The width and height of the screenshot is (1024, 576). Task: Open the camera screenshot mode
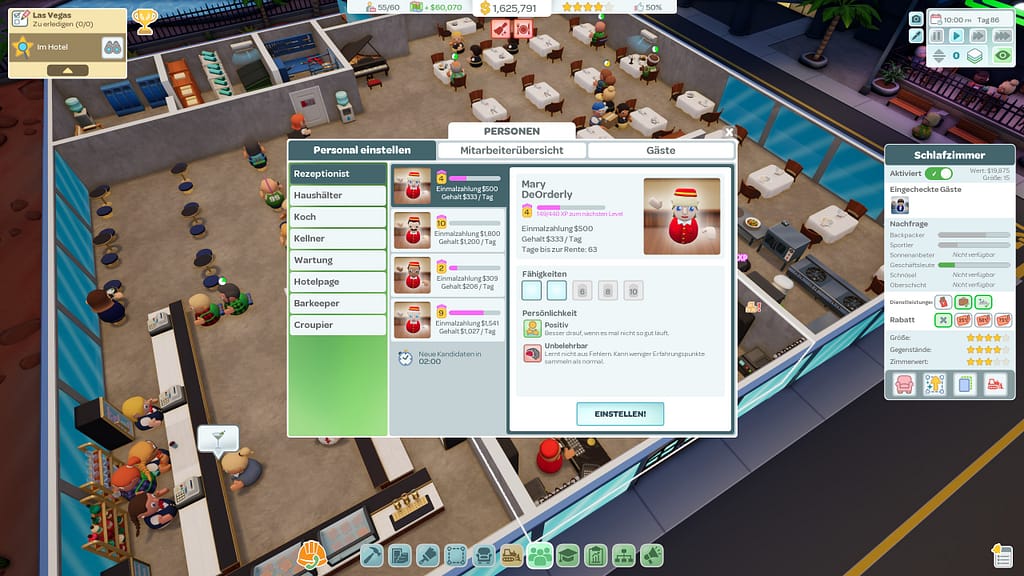[916, 18]
